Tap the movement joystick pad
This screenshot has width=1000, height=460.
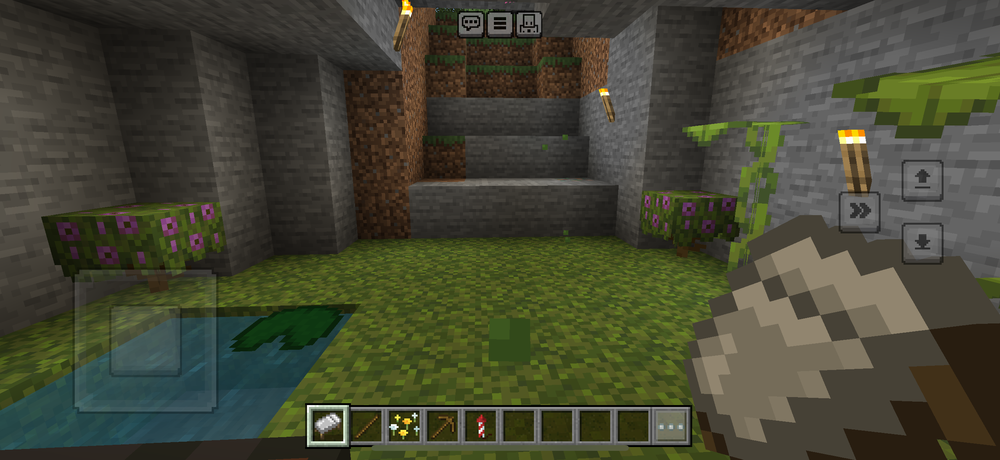(146, 340)
